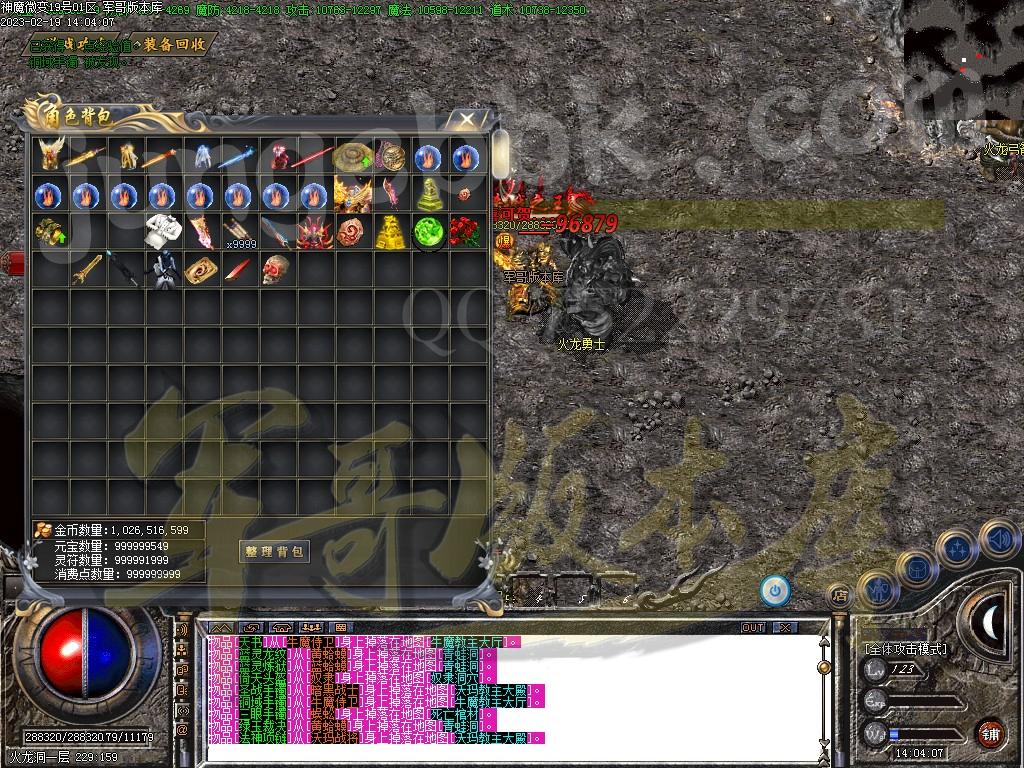
Task: Open the 装备回收 equipment recycle option
Action: point(174,44)
